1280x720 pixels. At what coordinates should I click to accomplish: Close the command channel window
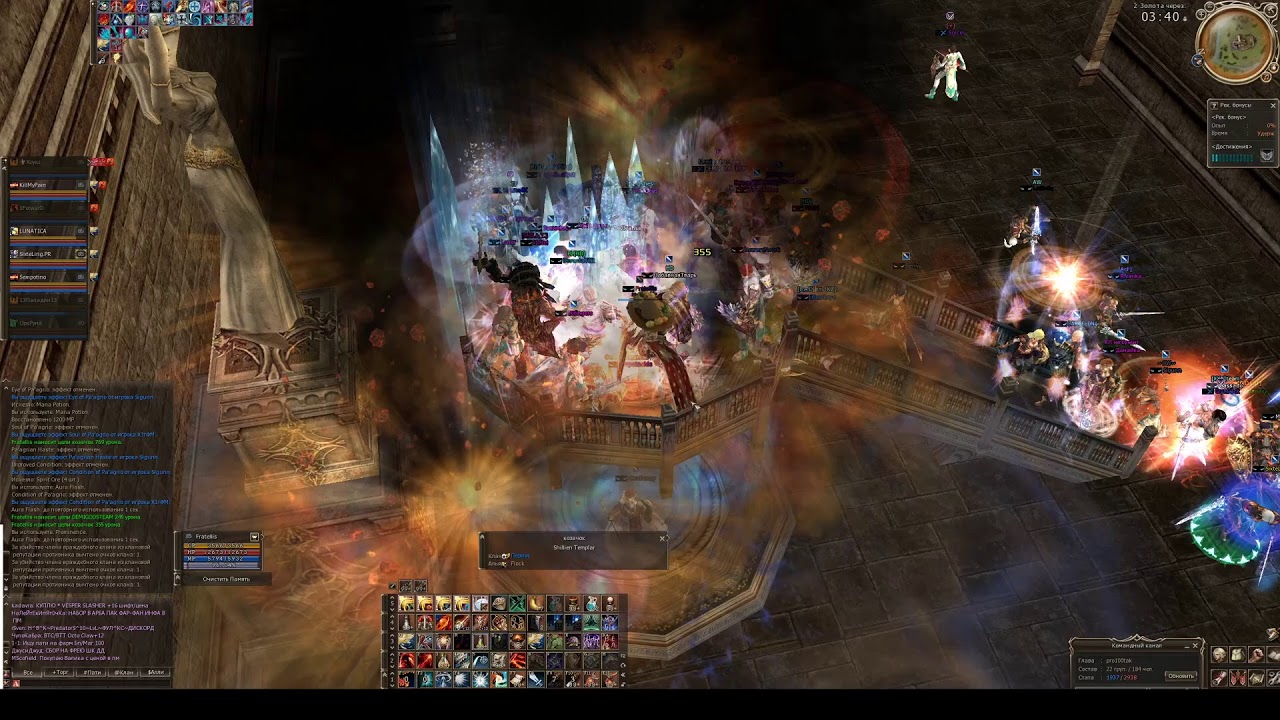[x=1195, y=646]
